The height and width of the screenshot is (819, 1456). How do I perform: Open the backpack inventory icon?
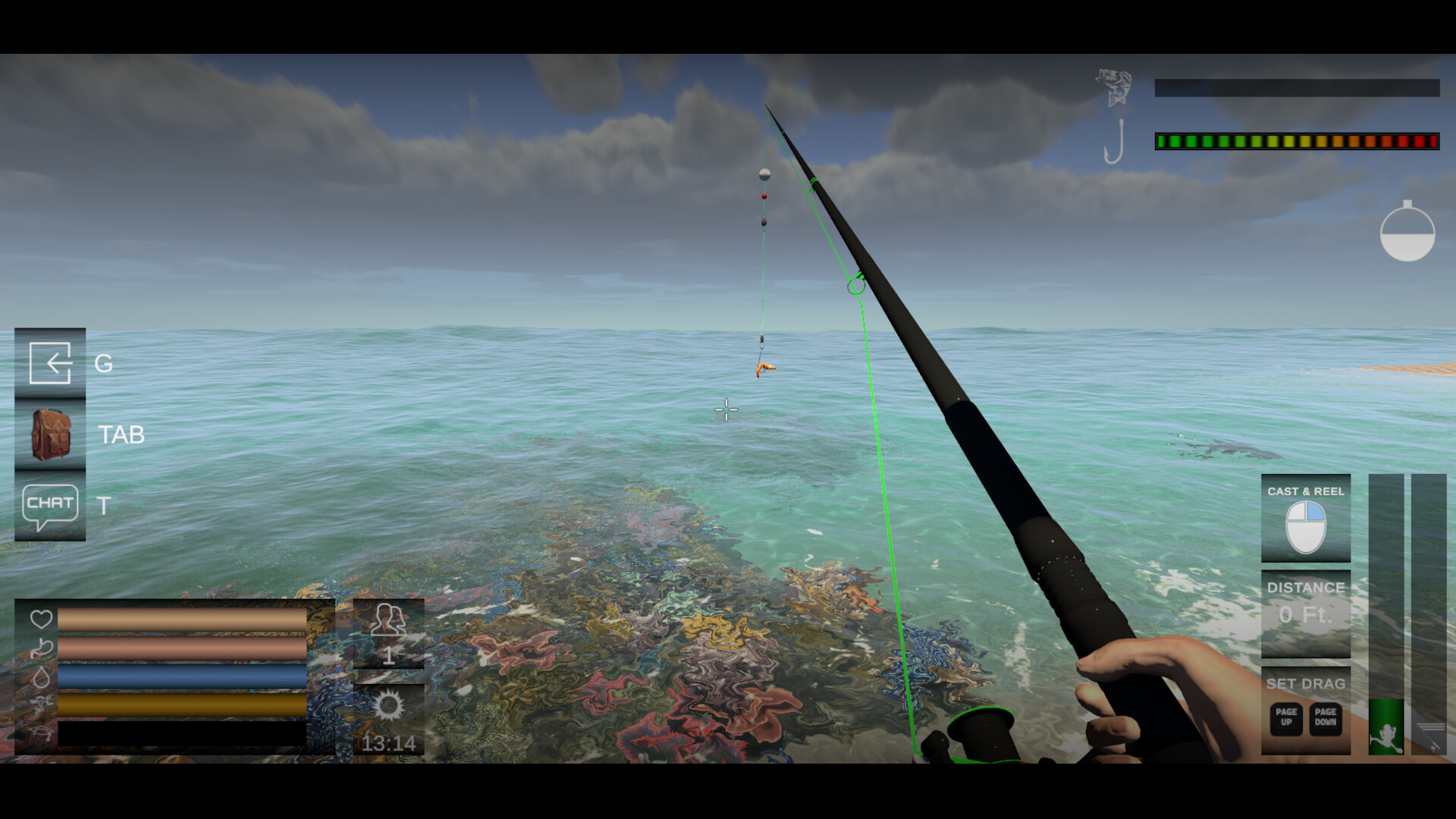[50, 435]
